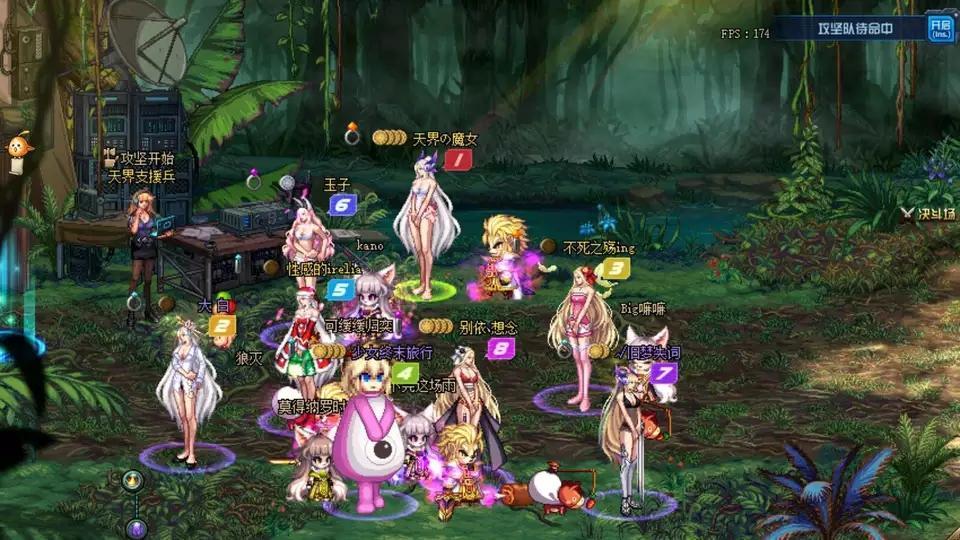Select the golden crown round icon
This screenshot has height=540, width=960.
131,481
